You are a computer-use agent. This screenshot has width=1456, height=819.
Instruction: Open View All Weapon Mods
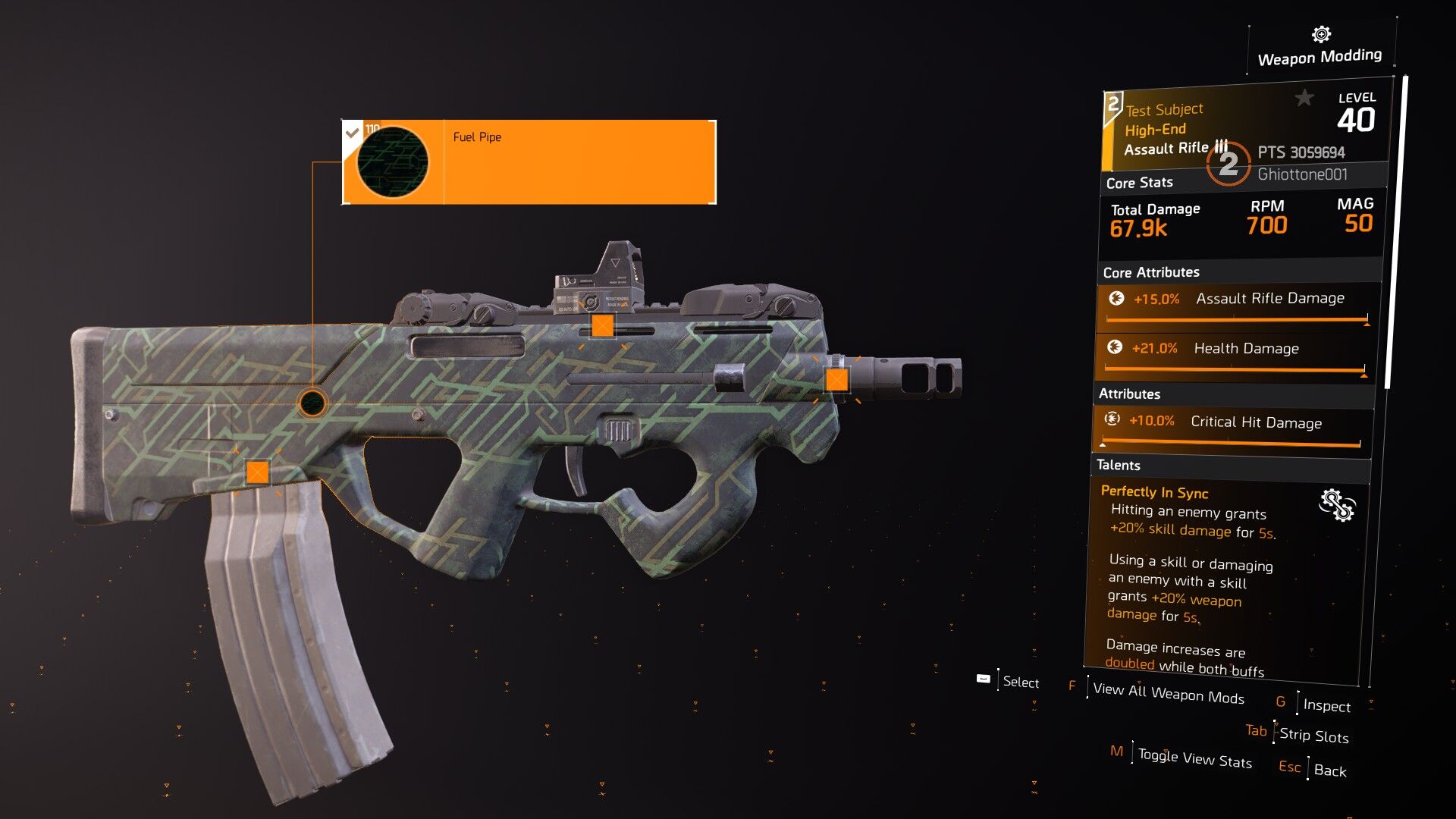[1168, 694]
